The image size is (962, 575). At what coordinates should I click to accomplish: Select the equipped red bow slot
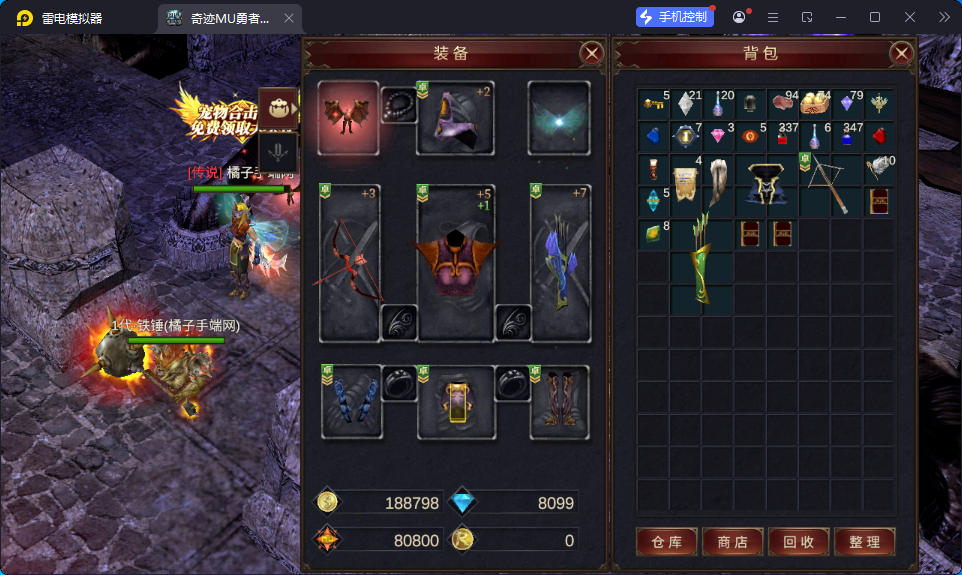click(x=349, y=262)
